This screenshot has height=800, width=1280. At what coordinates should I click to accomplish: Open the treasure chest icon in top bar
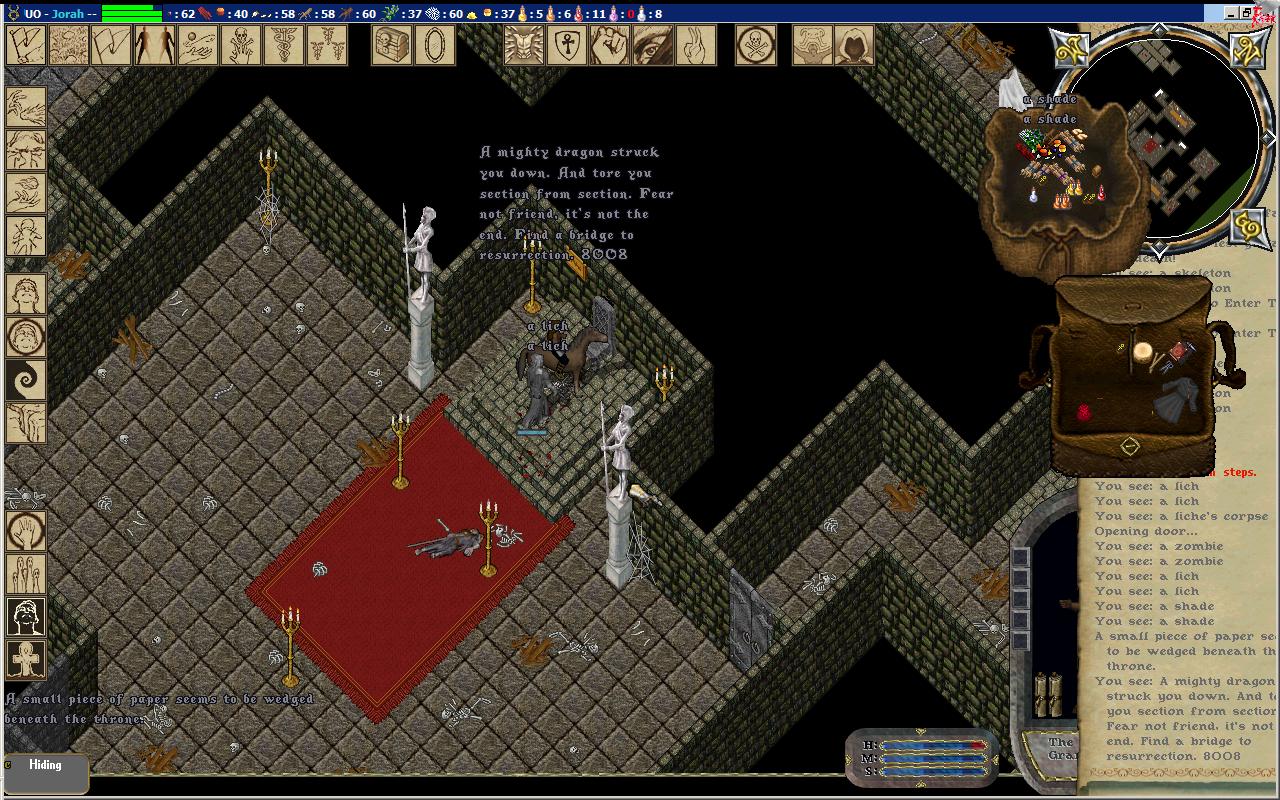(392, 45)
